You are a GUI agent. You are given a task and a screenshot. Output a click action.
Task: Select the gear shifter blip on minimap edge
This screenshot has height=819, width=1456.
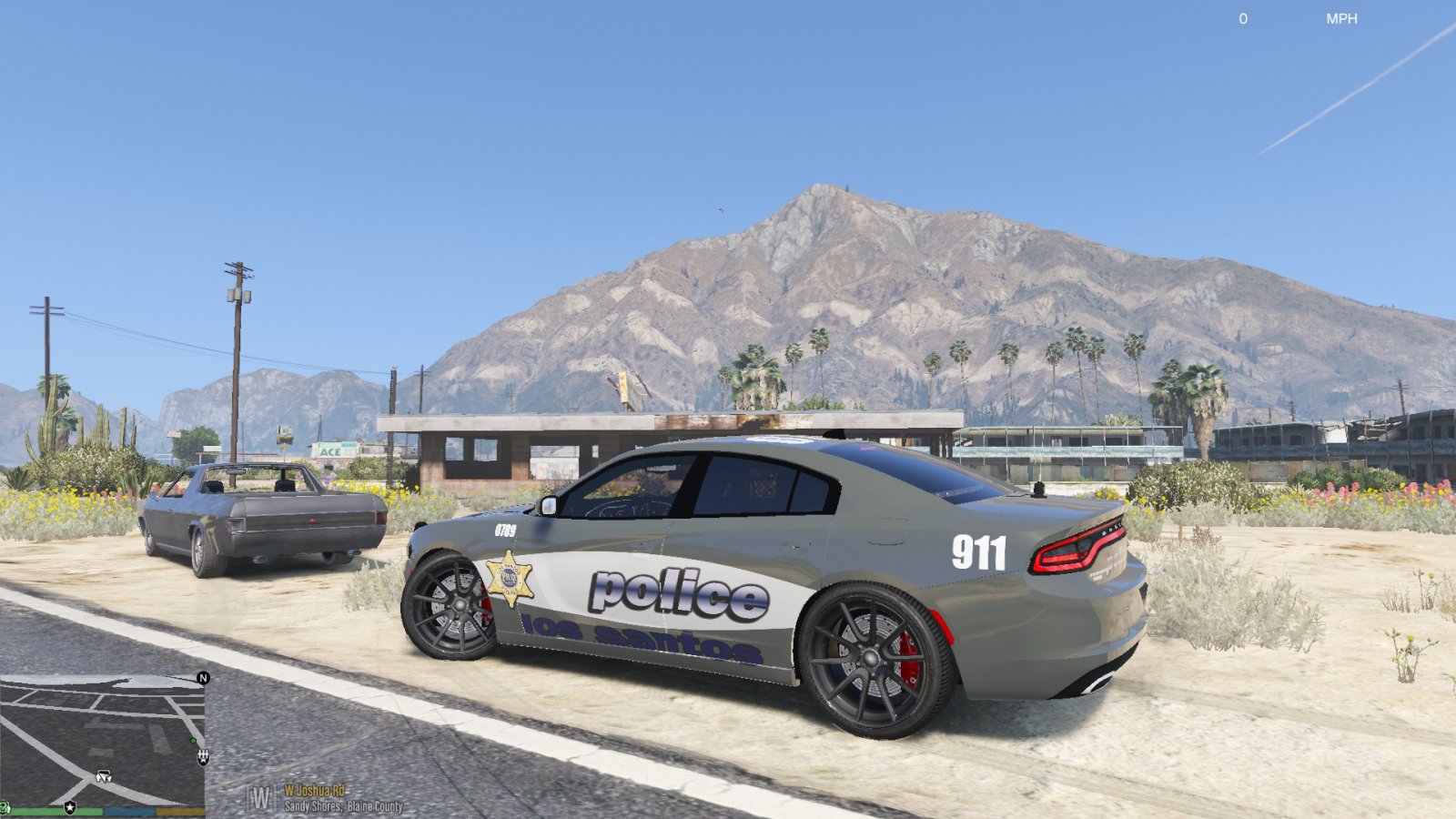(x=203, y=756)
